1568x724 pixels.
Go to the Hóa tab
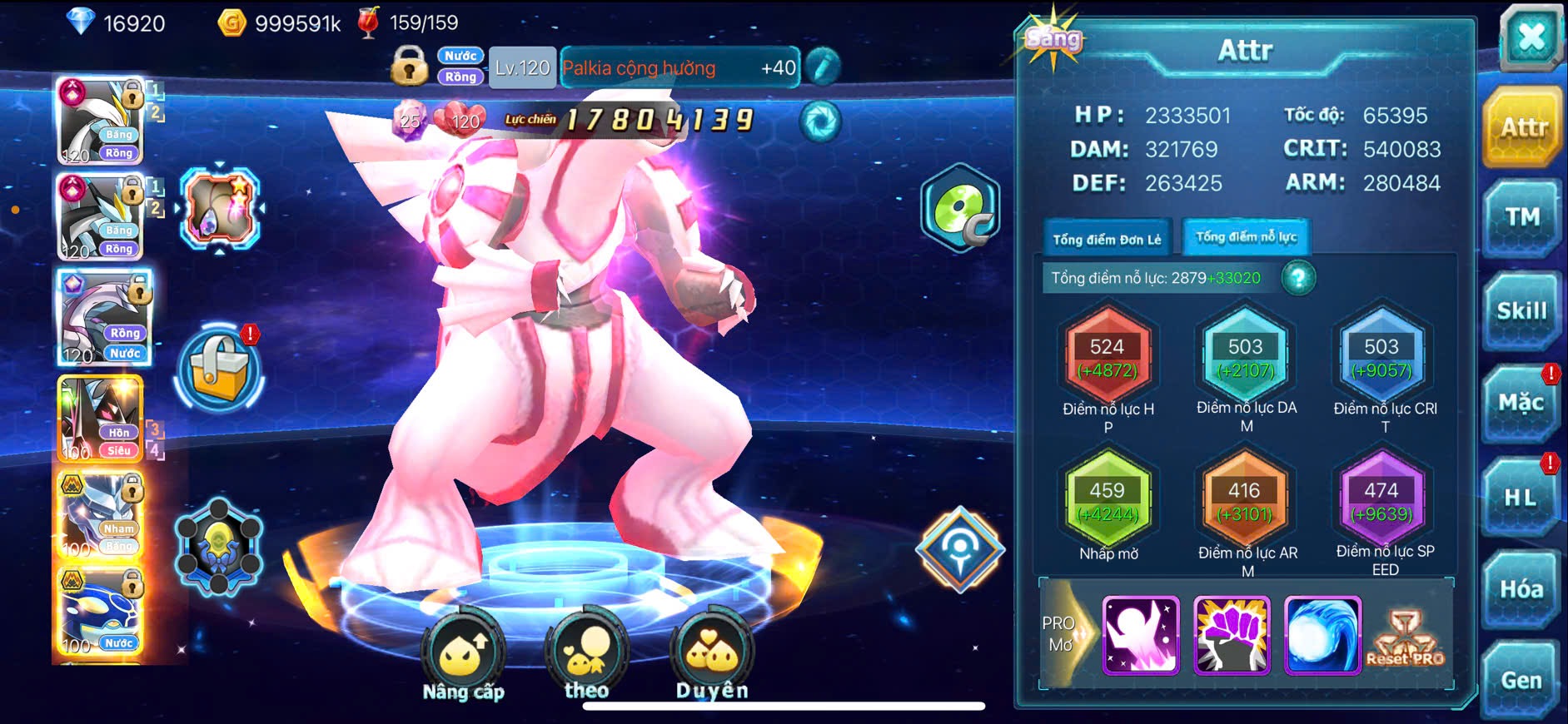tap(1521, 589)
